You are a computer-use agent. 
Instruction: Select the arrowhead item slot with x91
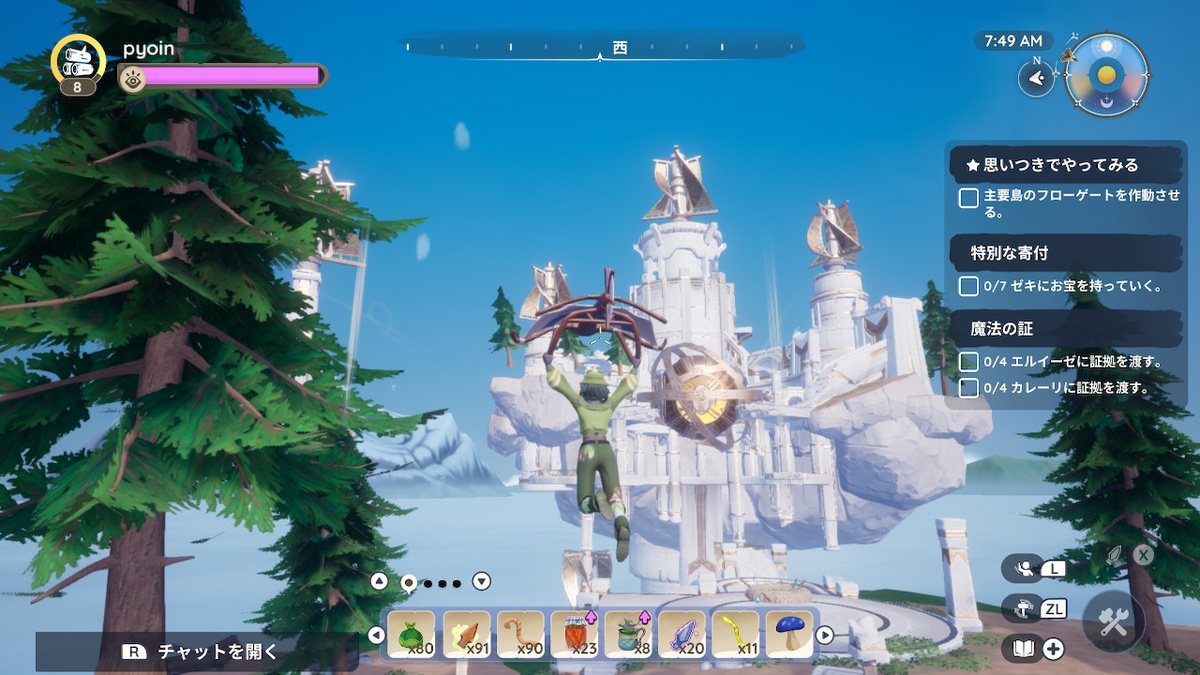(x=466, y=634)
